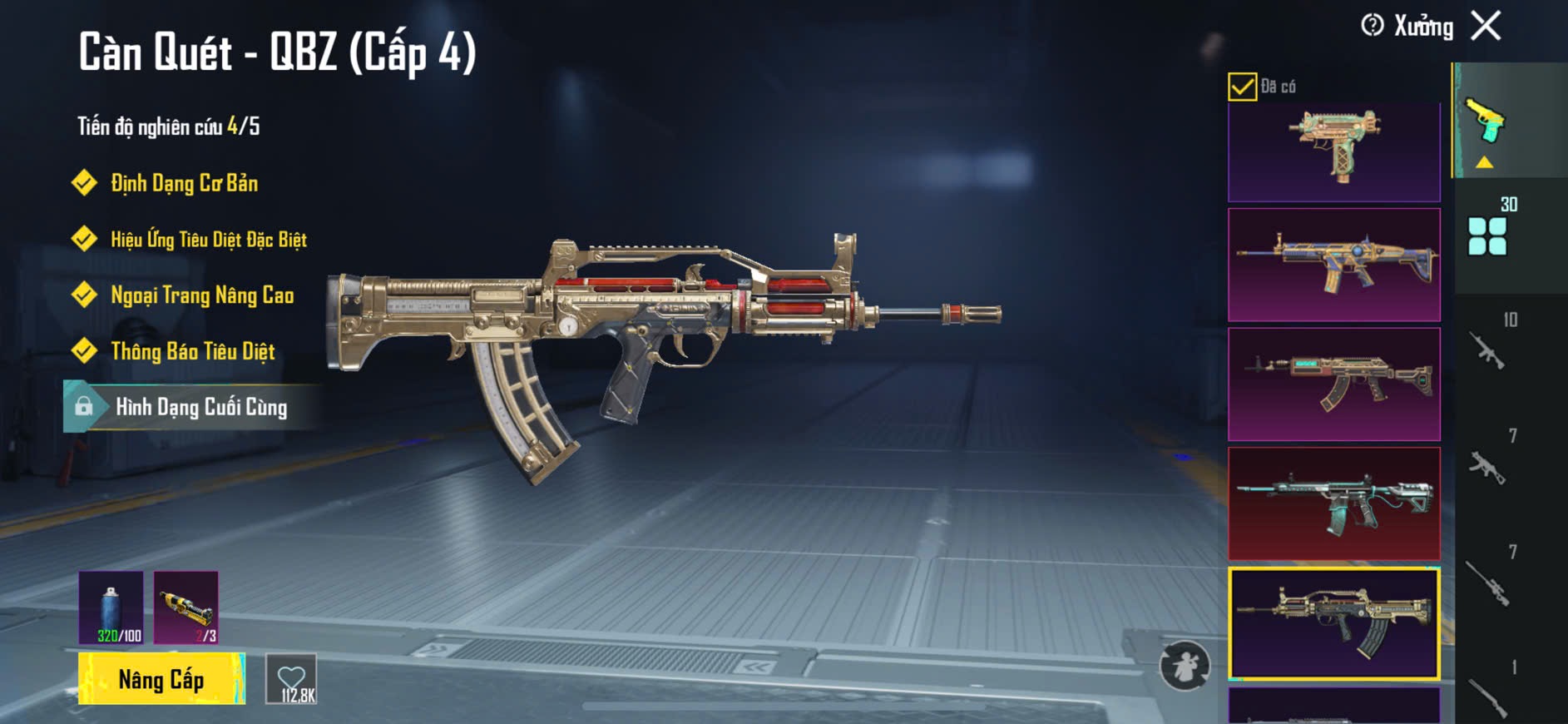Click the yellow Nâng Cấp upgrade button
The width and height of the screenshot is (1568, 724).
point(161,679)
